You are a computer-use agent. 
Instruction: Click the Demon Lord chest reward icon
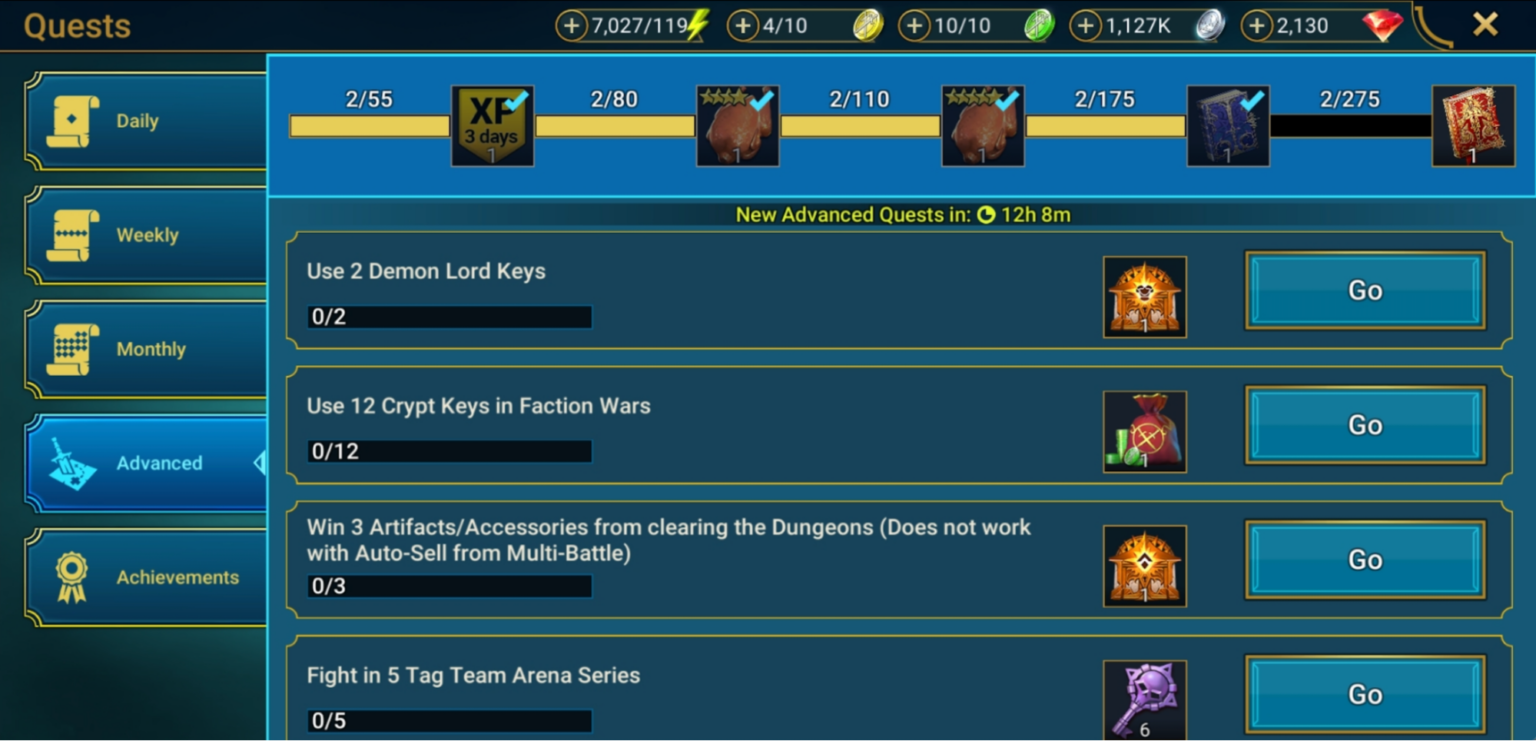1144,297
